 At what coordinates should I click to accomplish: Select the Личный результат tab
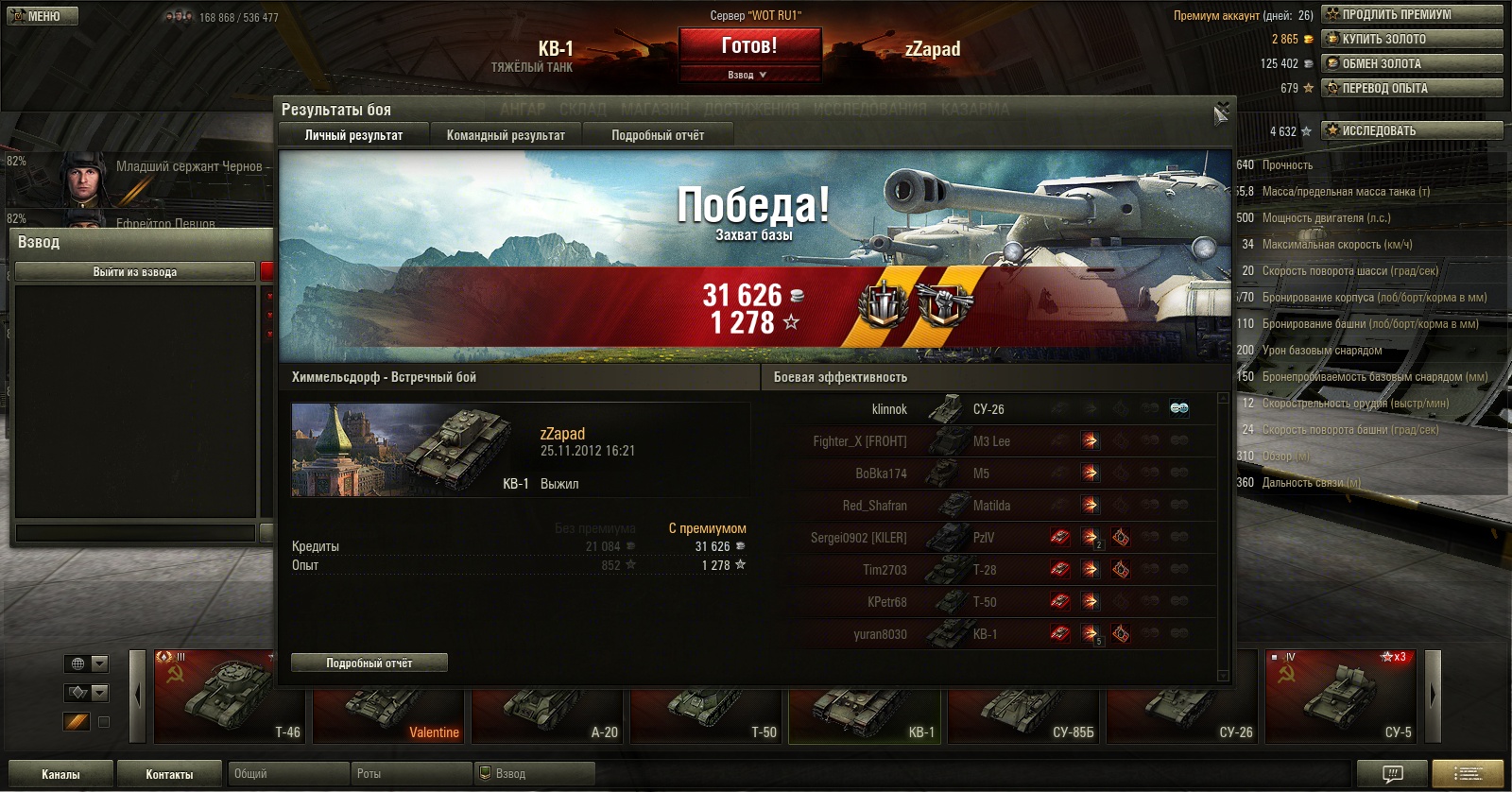[353, 135]
